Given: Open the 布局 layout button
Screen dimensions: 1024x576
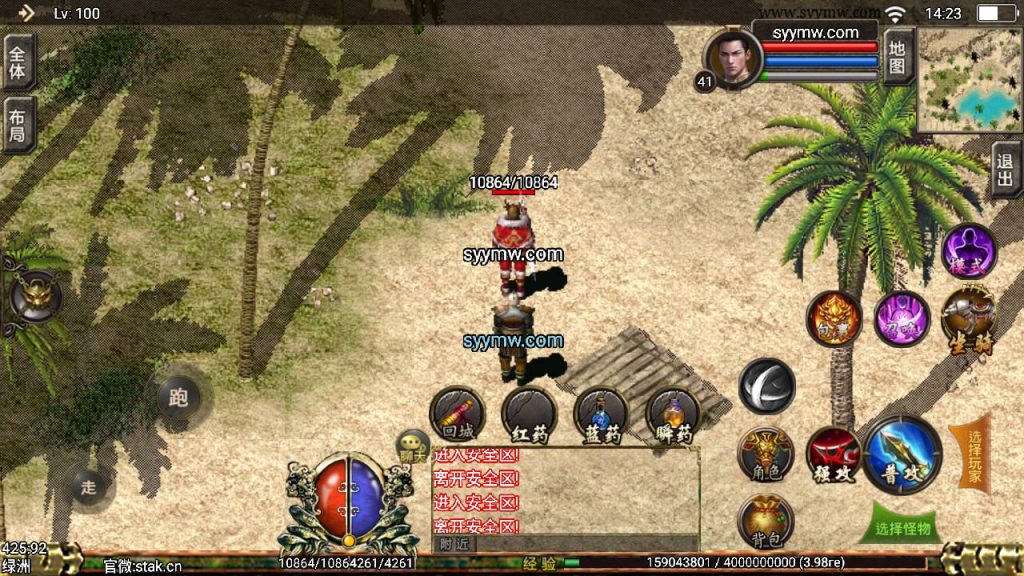Looking at the screenshot, I should pos(19,124).
